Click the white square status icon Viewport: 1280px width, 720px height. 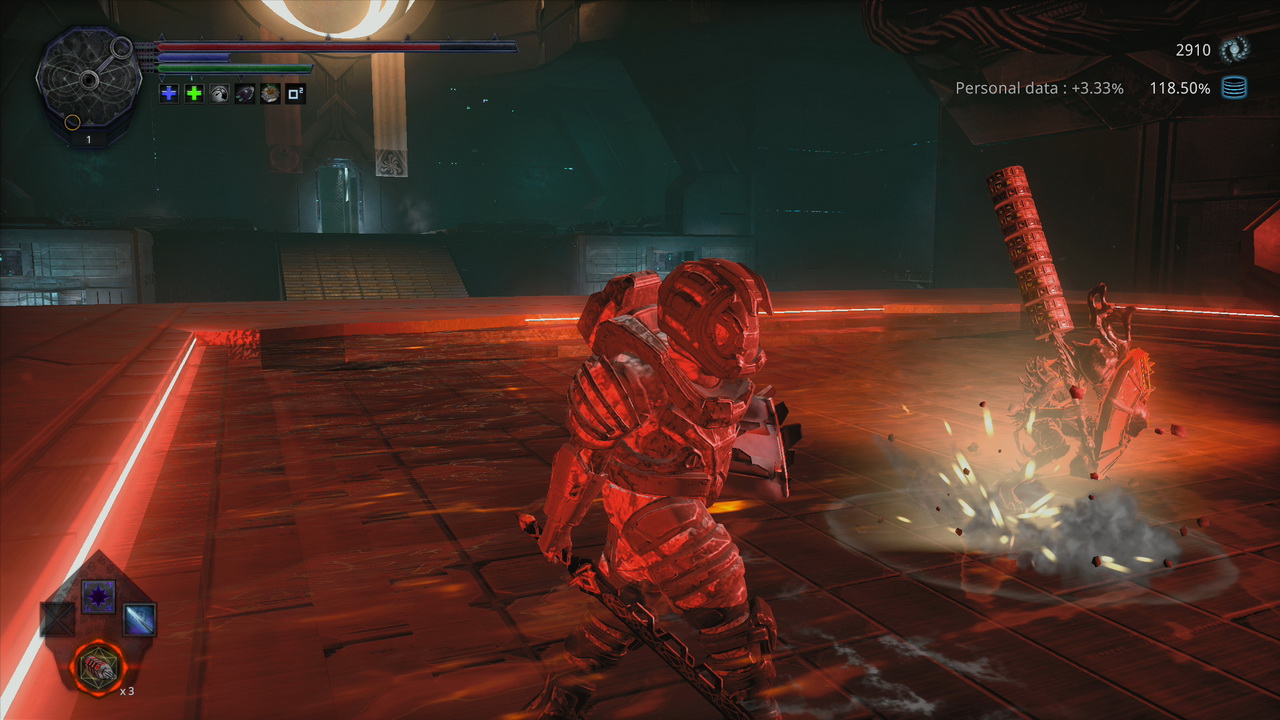(295, 94)
